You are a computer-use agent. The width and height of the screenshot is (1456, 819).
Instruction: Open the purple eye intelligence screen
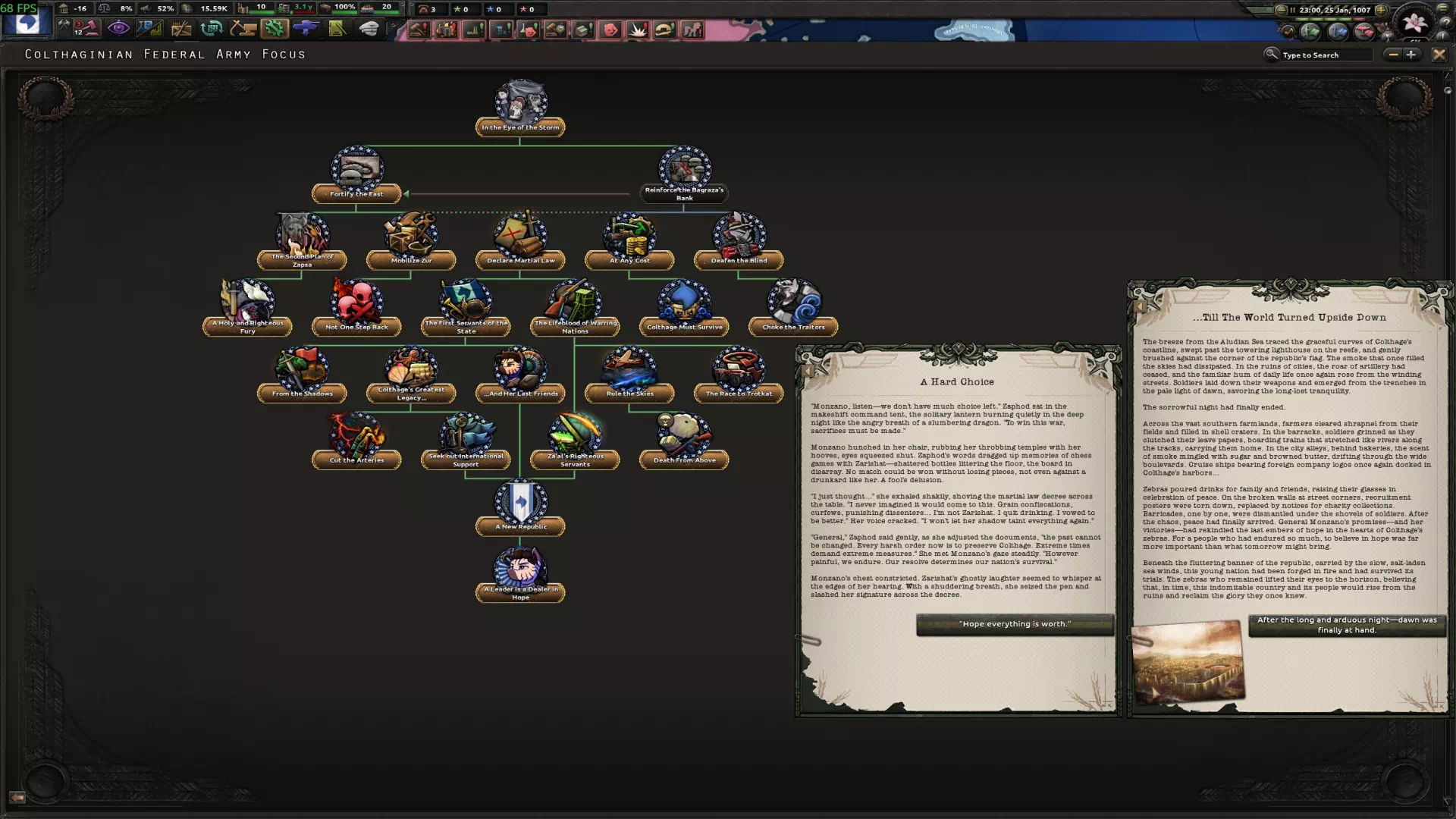118,29
